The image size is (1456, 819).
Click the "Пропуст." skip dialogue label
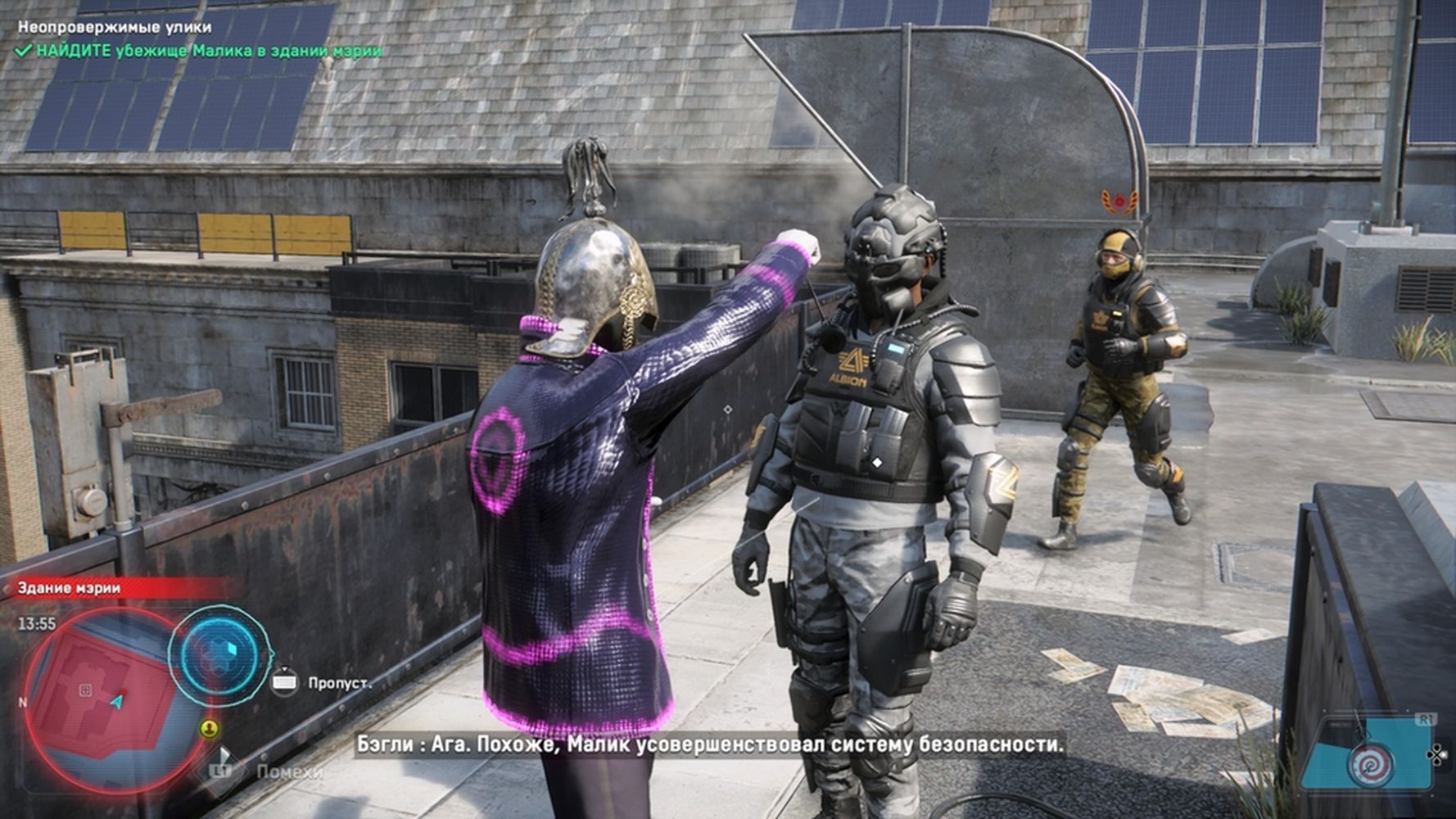pos(339,682)
